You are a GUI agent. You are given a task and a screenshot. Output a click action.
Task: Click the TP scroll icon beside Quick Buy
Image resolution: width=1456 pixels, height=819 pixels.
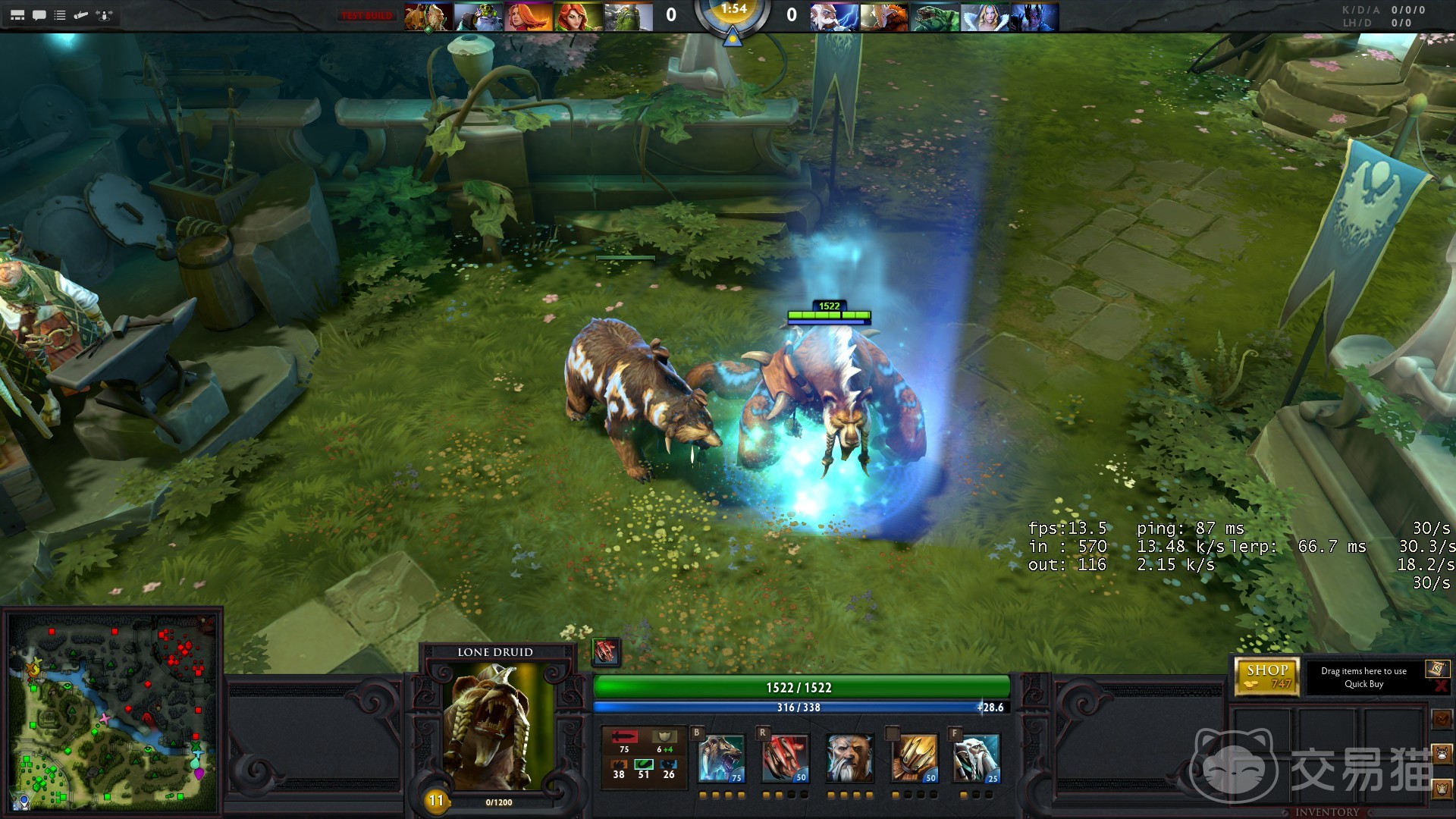(1436, 670)
